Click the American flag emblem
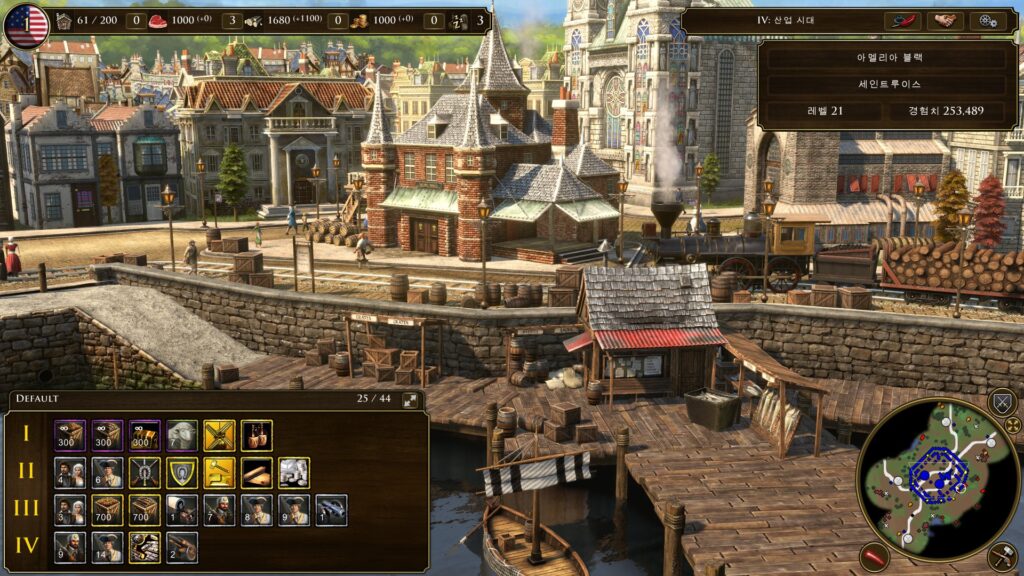This screenshot has width=1024, height=576. tap(26, 26)
